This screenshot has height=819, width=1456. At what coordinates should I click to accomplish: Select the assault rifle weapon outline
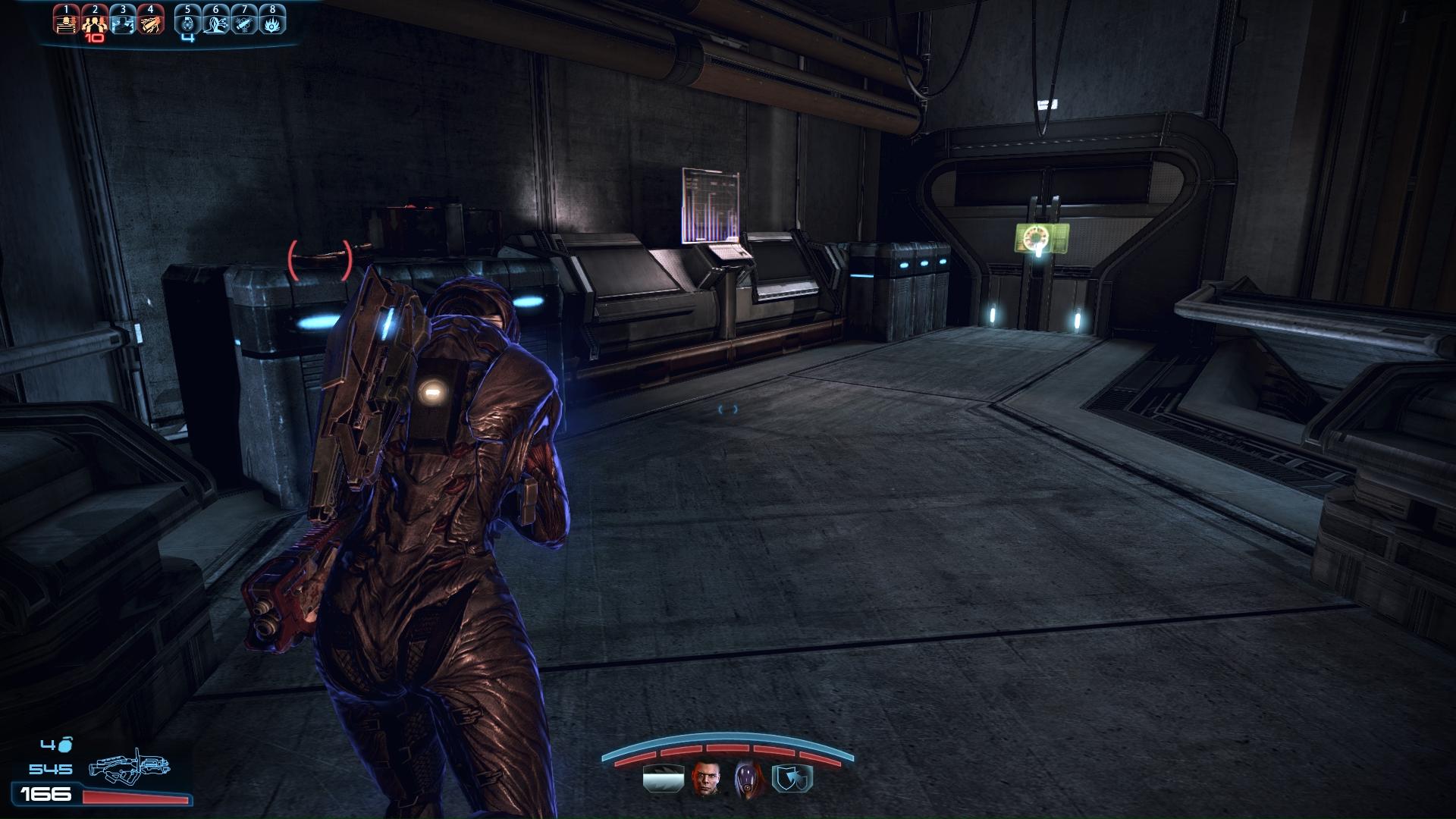(127, 768)
